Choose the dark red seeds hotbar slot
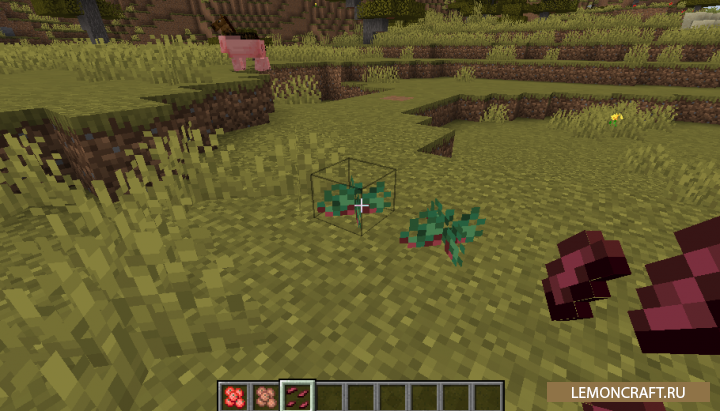 (298, 396)
